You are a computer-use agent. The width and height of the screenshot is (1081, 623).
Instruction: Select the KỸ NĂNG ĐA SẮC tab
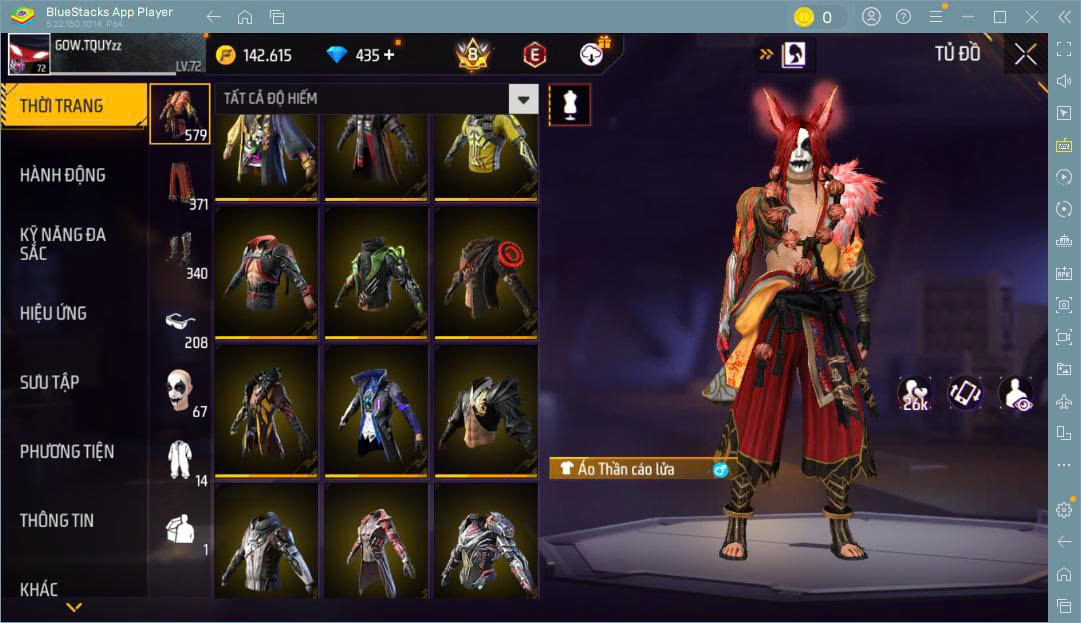[x=63, y=244]
